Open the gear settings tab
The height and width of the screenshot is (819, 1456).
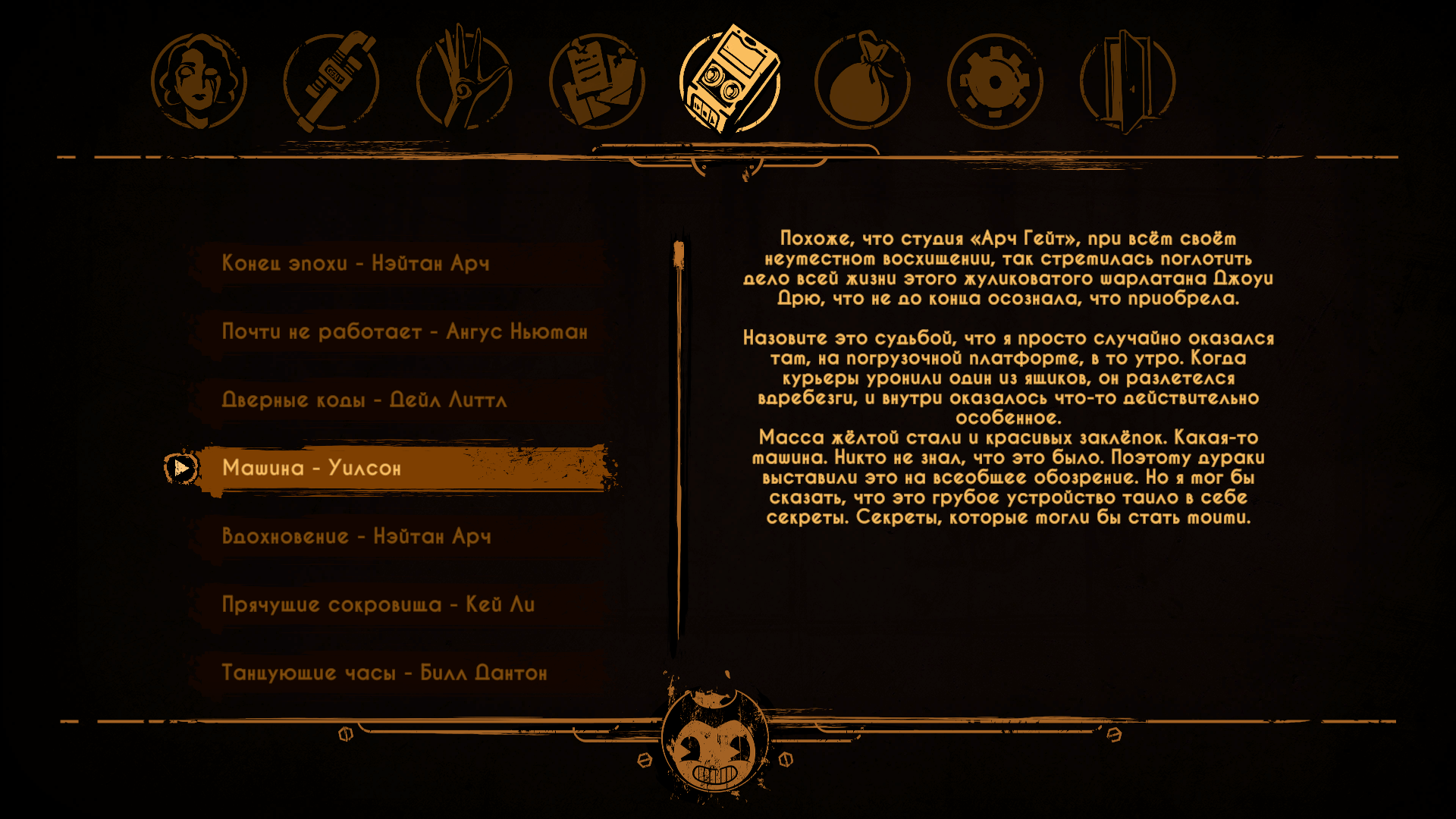coord(995,81)
